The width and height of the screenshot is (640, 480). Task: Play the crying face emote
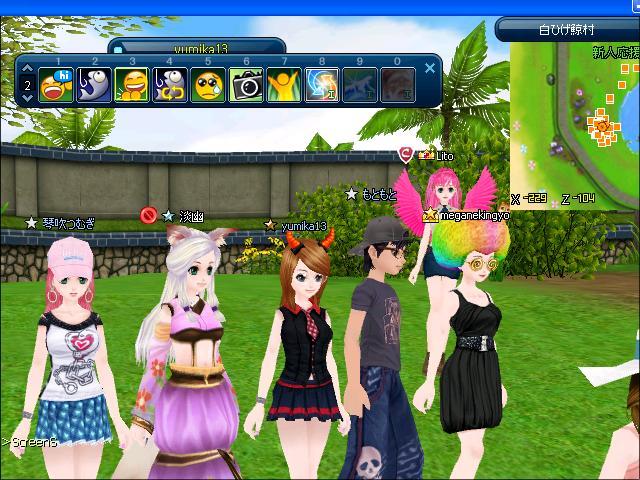click(x=207, y=85)
